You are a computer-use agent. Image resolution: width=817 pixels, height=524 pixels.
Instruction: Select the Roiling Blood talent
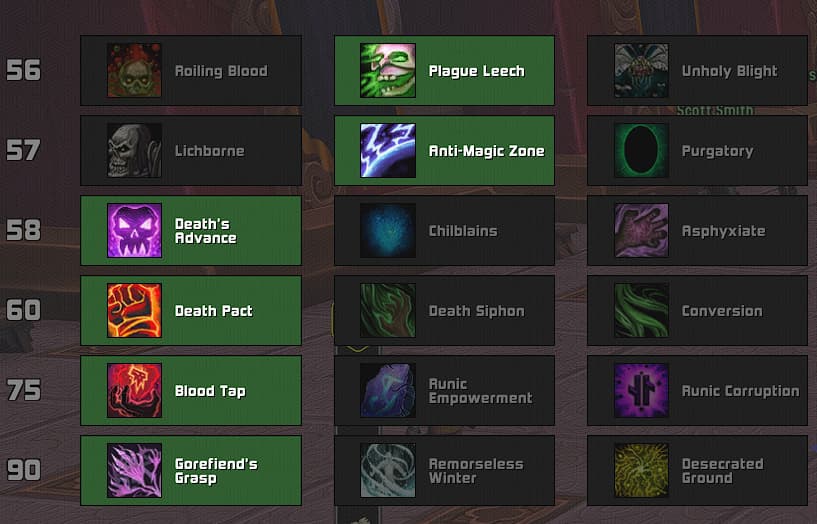pos(191,71)
